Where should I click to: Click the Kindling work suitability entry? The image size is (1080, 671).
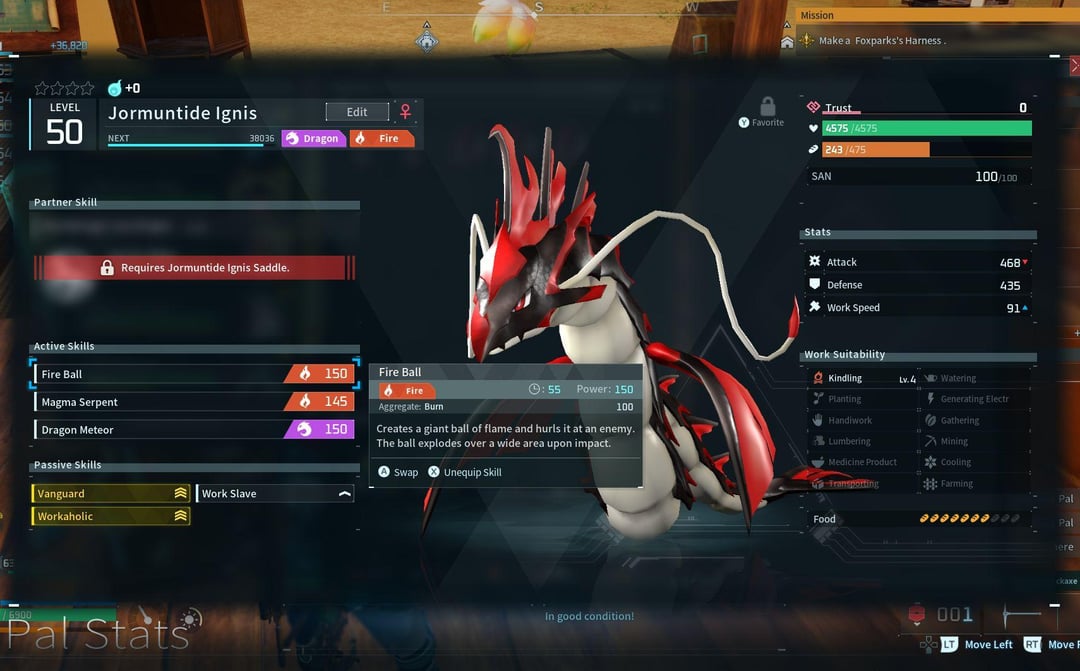(x=861, y=379)
